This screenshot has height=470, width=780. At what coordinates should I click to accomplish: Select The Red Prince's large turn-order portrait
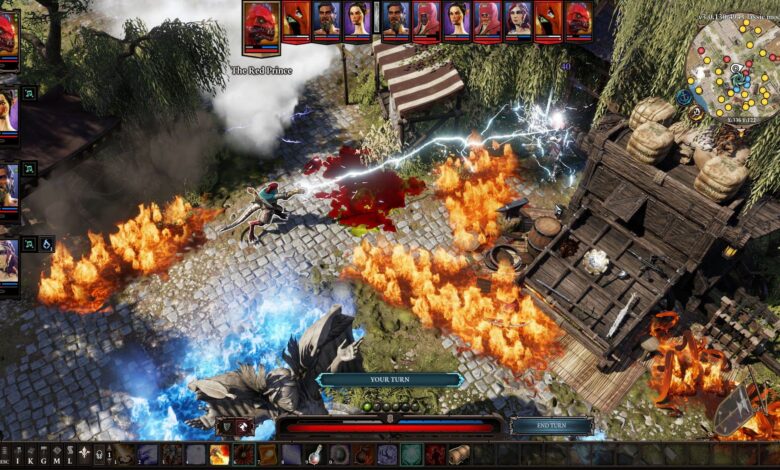click(261, 25)
